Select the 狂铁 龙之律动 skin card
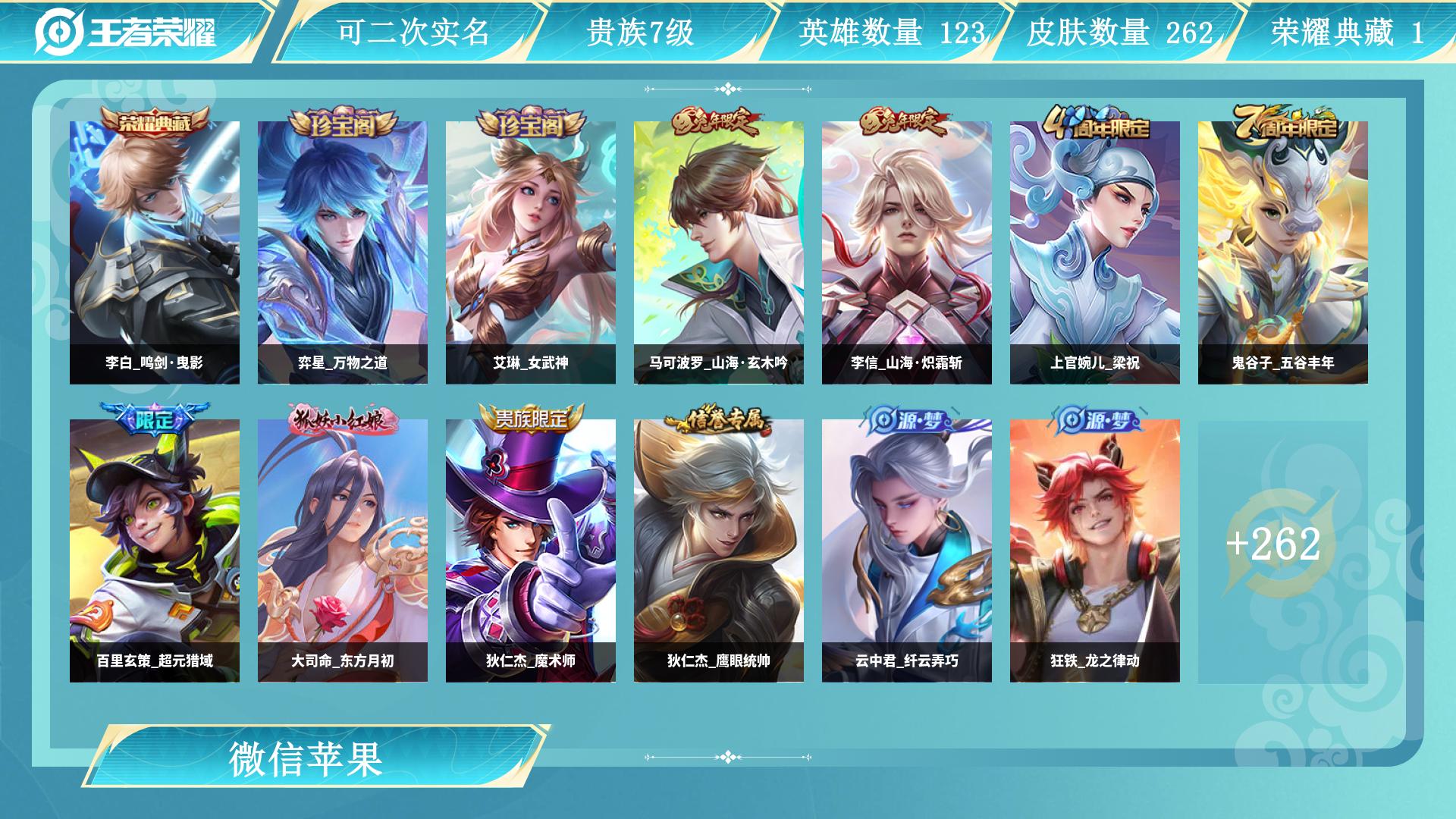Screen dimensions: 1456x819 pos(1095,551)
